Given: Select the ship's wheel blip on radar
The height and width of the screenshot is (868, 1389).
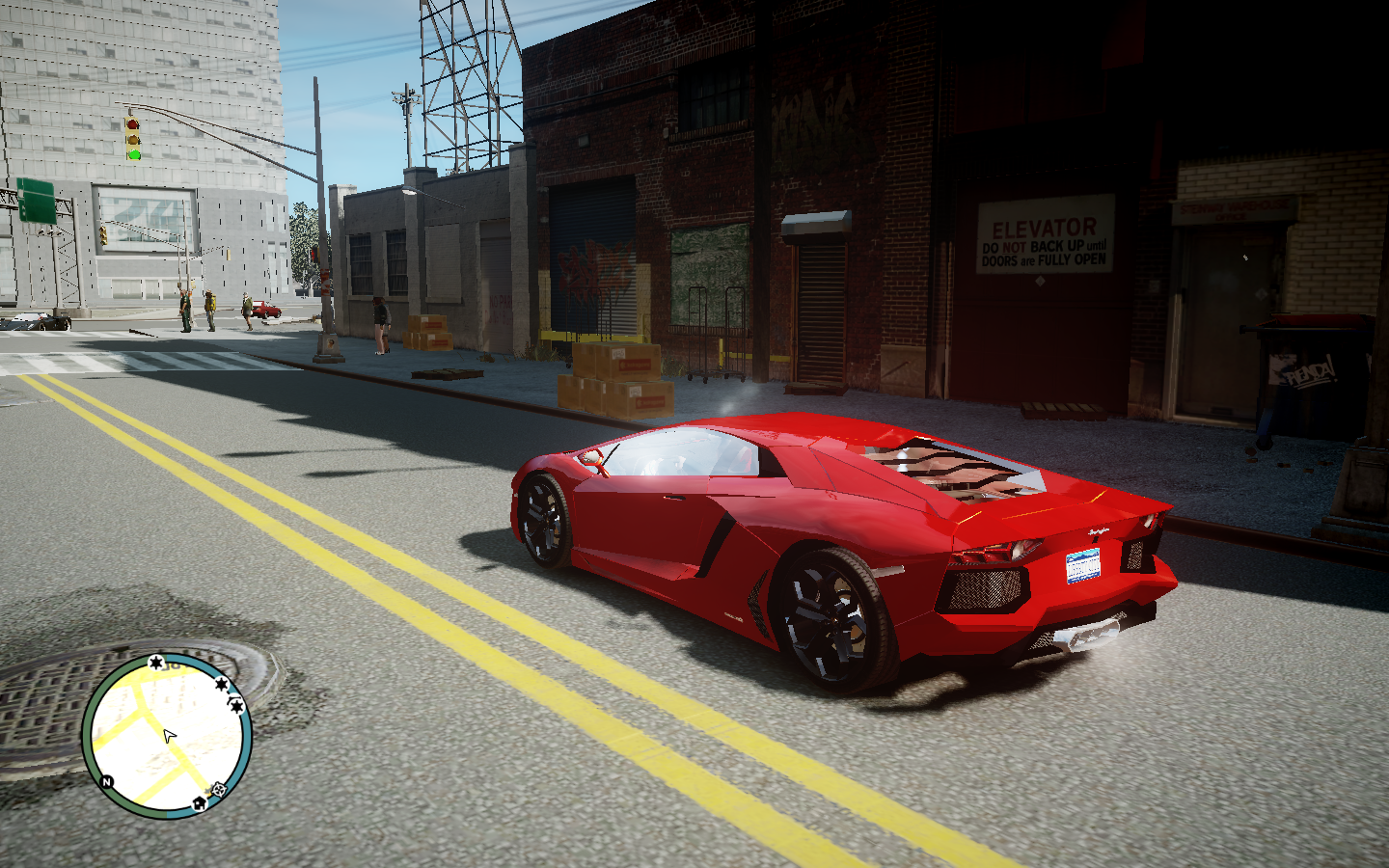Looking at the screenshot, I should 219,790.
